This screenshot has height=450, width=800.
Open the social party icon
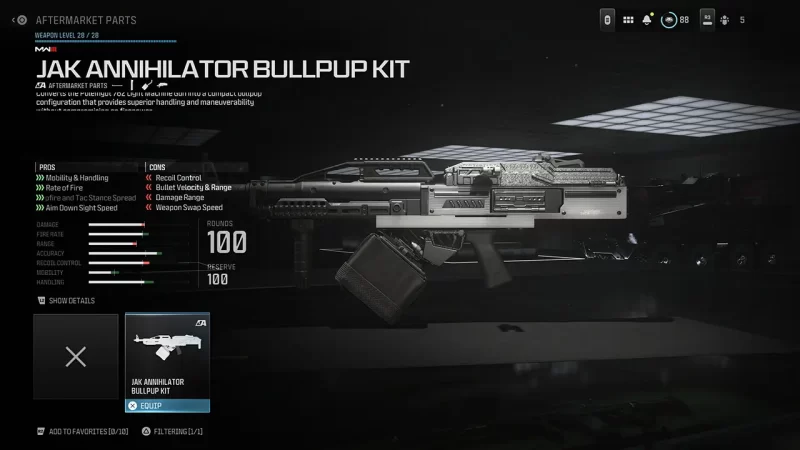[x=724, y=19]
